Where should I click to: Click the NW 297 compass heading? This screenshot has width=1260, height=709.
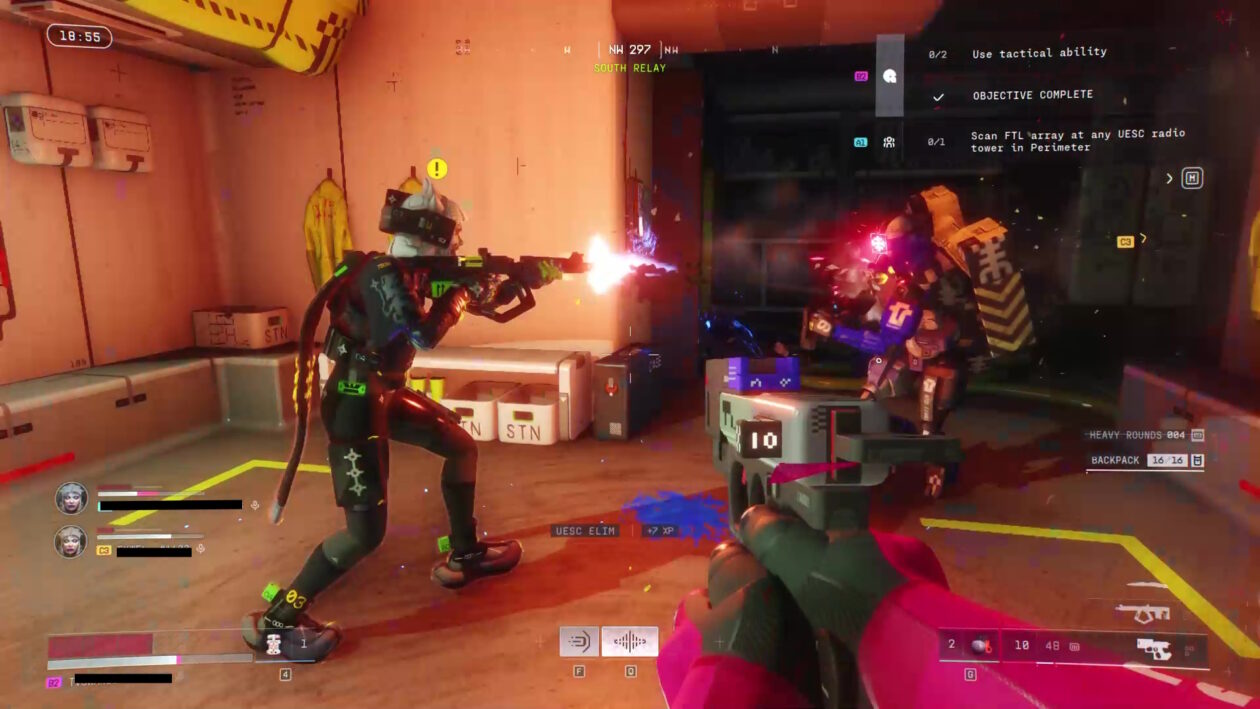[630, 49]
